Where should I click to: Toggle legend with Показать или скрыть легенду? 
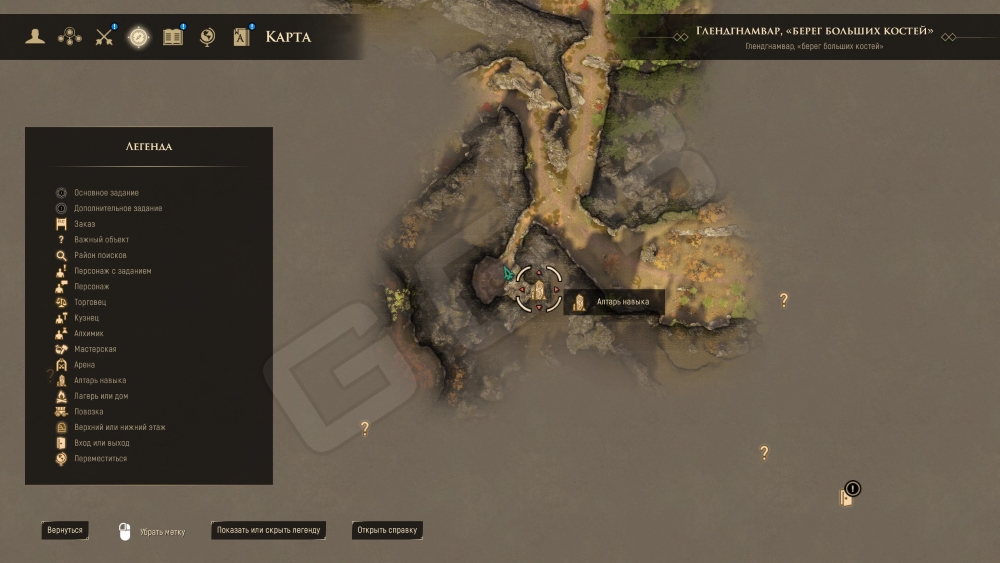[x=268, y=530]
